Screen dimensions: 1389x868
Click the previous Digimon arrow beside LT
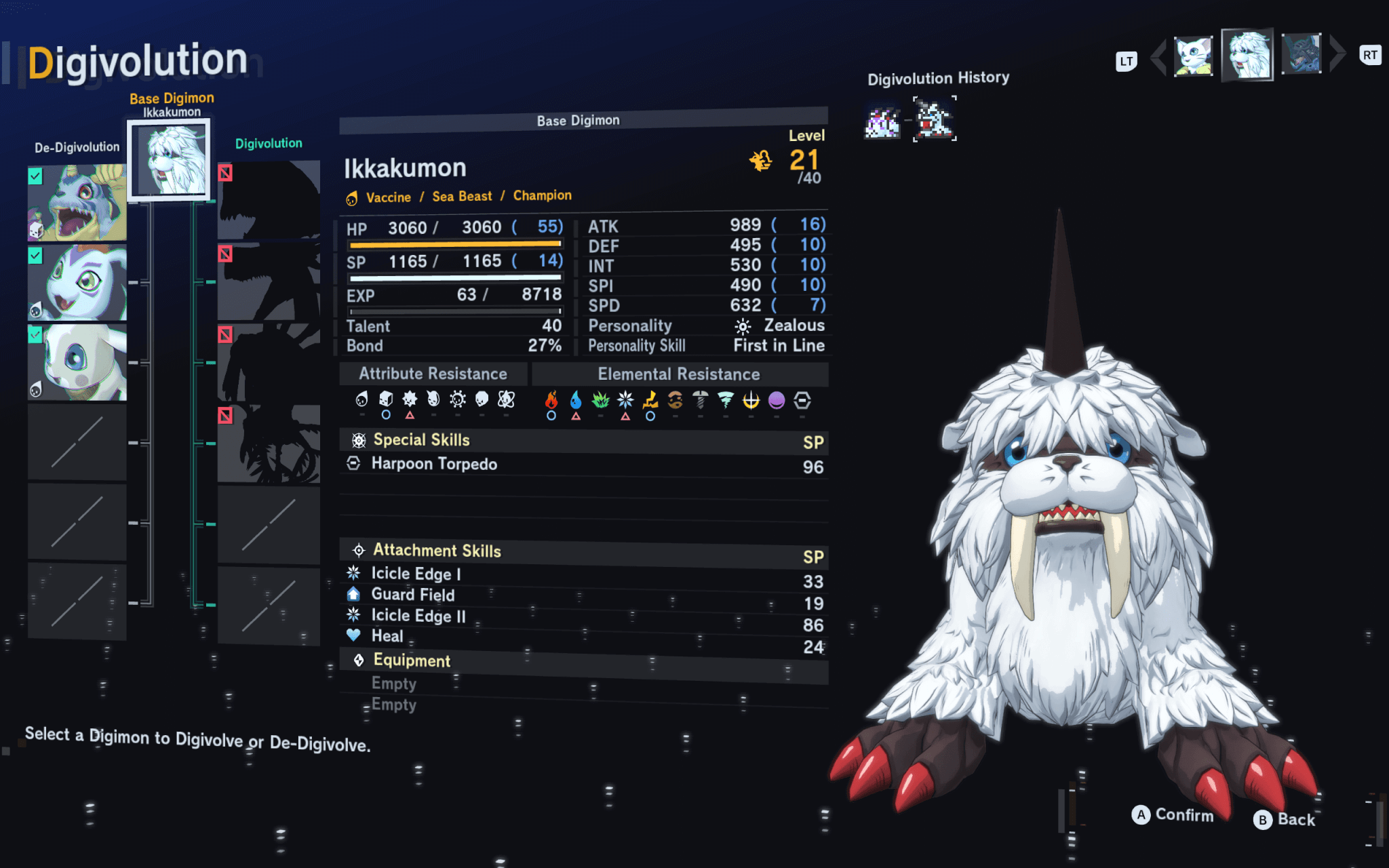(1158, 57)
